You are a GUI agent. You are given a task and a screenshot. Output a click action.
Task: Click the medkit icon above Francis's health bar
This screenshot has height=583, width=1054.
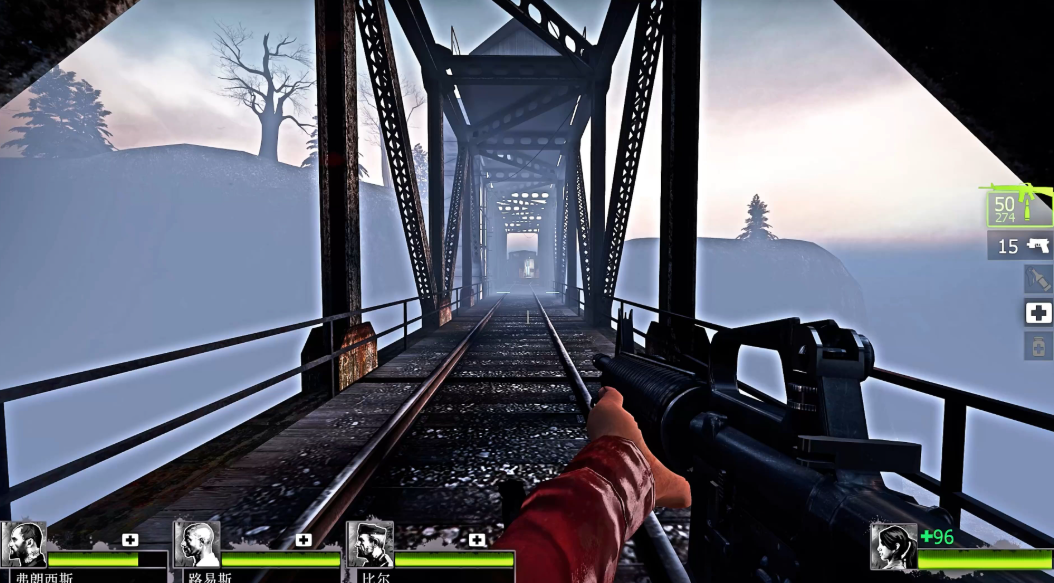pos(130,540)
